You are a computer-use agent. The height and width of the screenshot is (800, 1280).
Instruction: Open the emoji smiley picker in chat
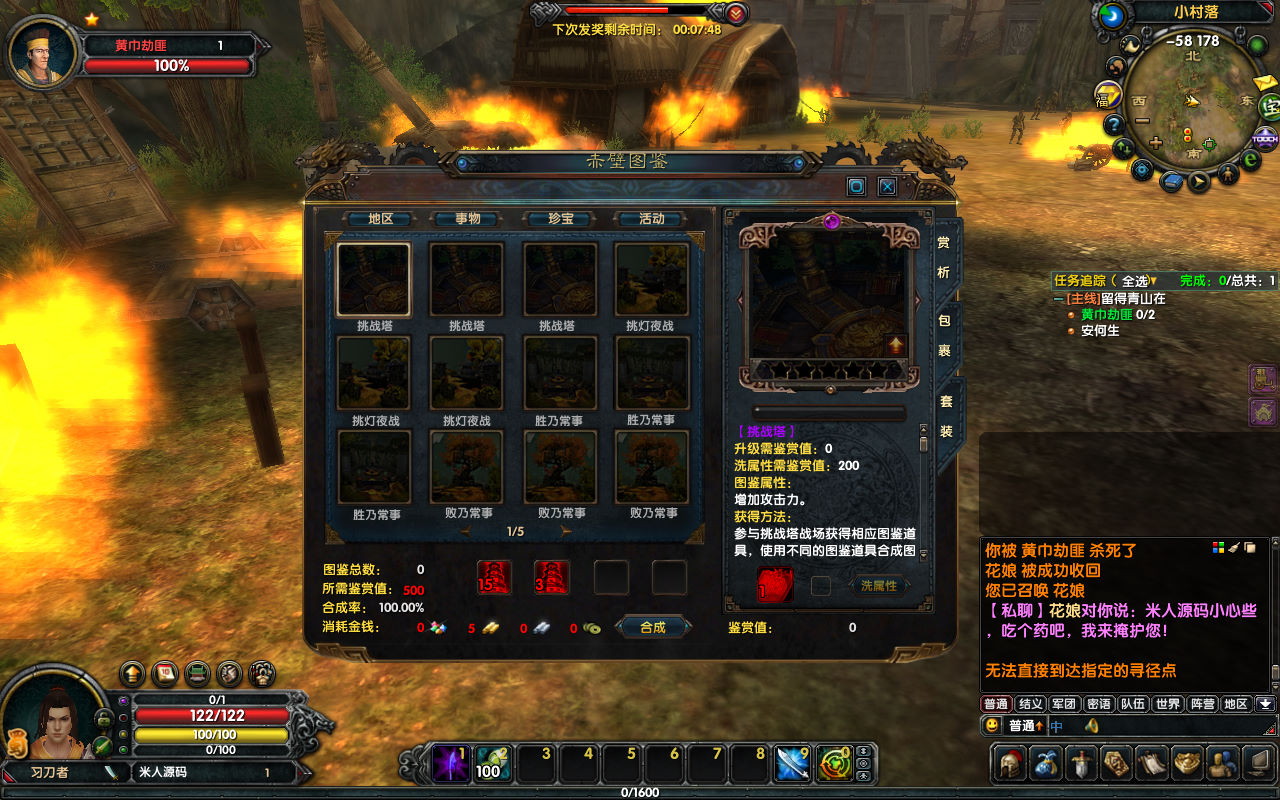[x=992, y=726]
